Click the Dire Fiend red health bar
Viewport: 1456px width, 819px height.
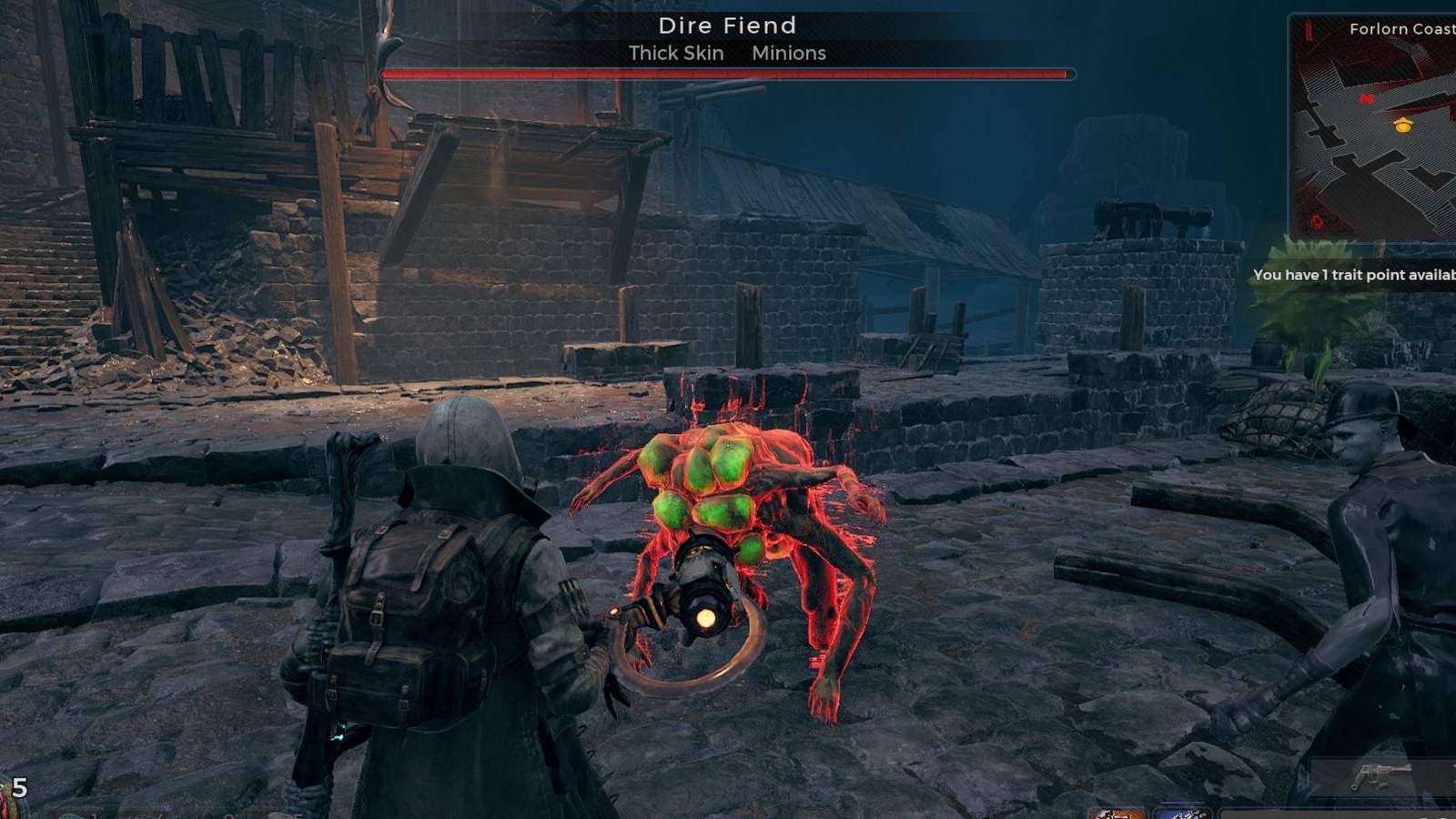[x=728, y=72]
